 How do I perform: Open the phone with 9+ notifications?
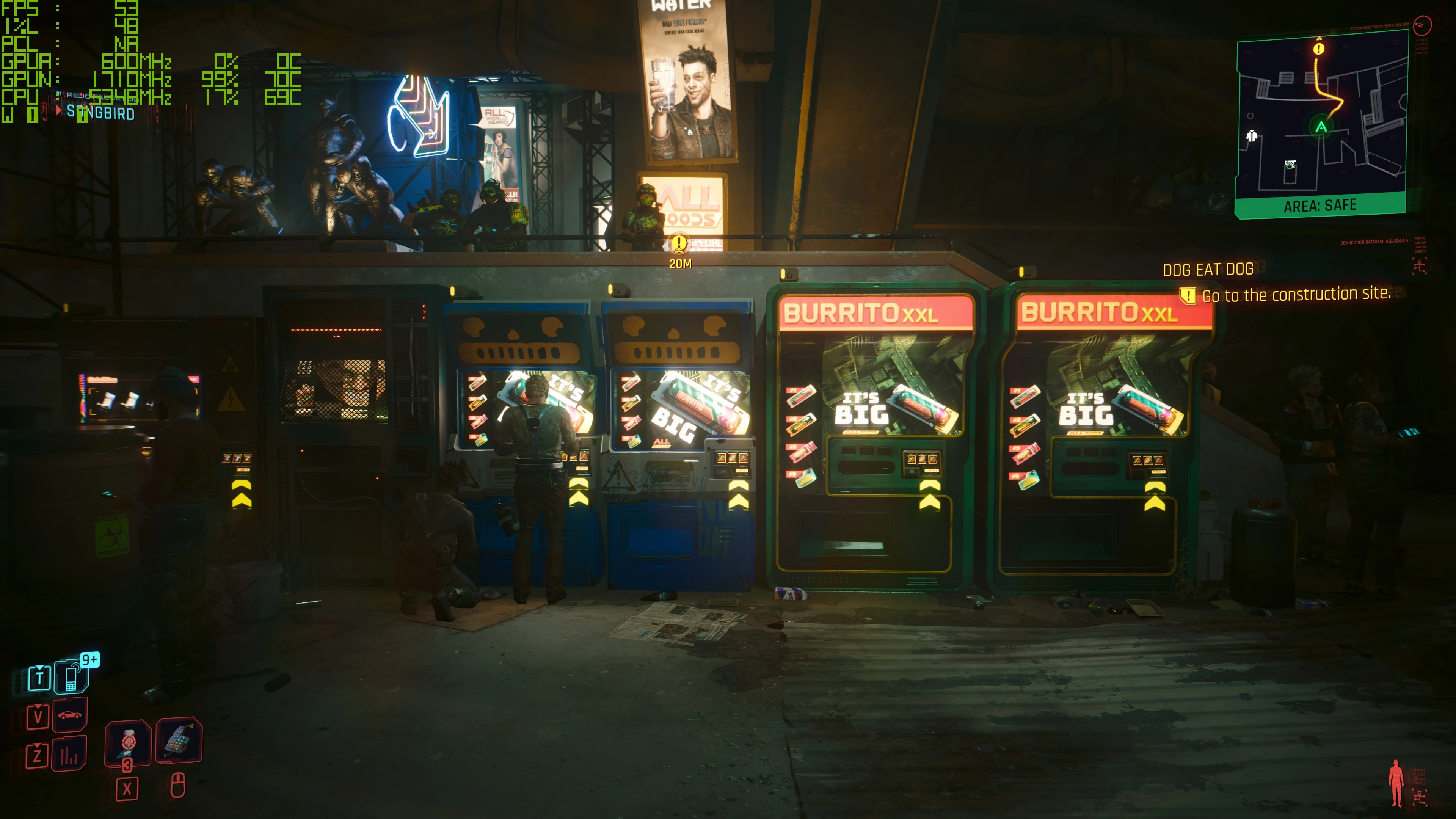tap(72, 676)
